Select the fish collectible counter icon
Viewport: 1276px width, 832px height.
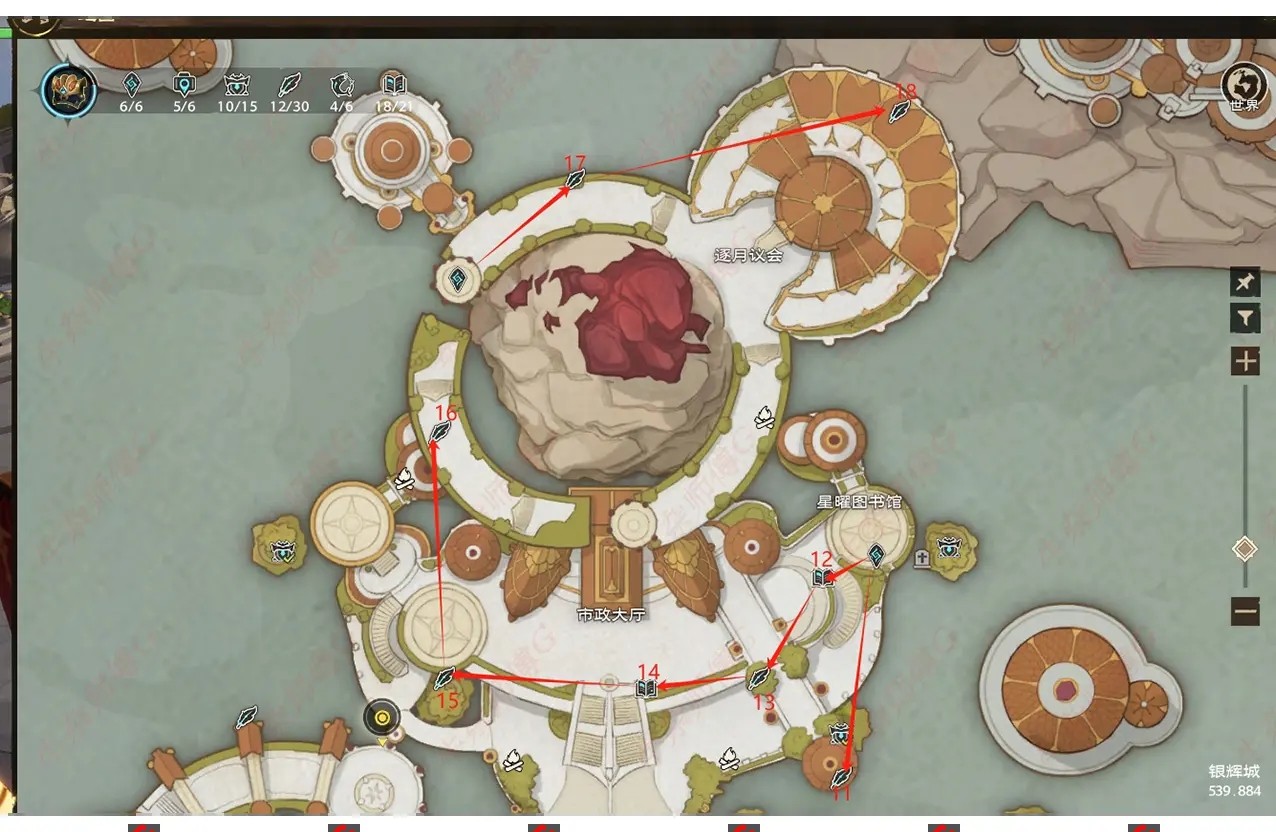(x=342, y=85)
